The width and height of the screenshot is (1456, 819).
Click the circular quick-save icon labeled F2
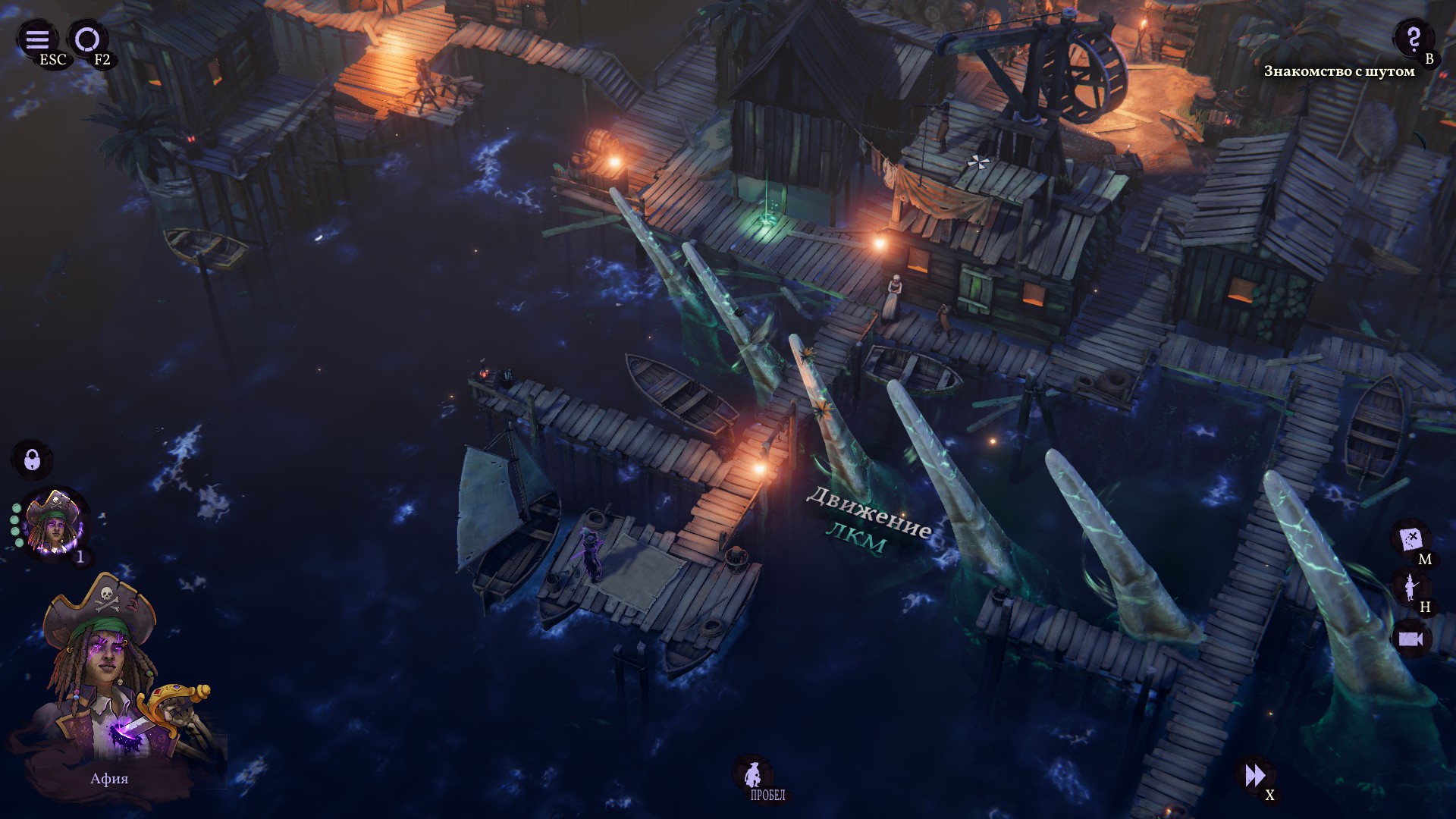87,39
